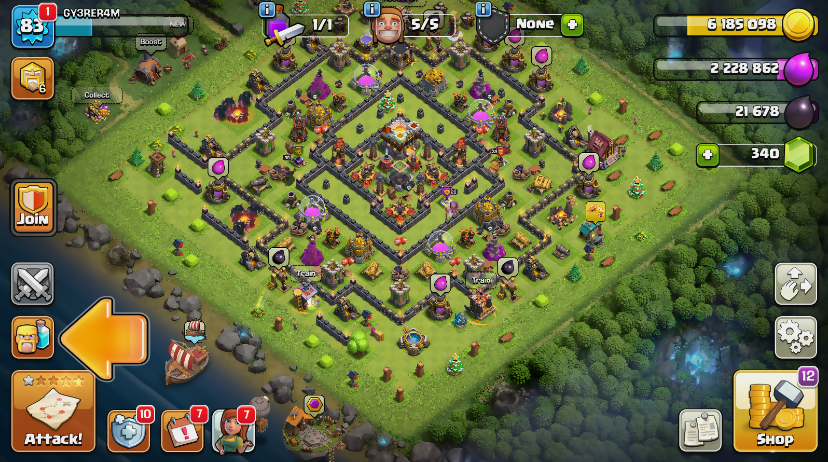The width and height of the screenshot is (828, 462).
Task: Click the level 83 experience badge
Action: 31,26
